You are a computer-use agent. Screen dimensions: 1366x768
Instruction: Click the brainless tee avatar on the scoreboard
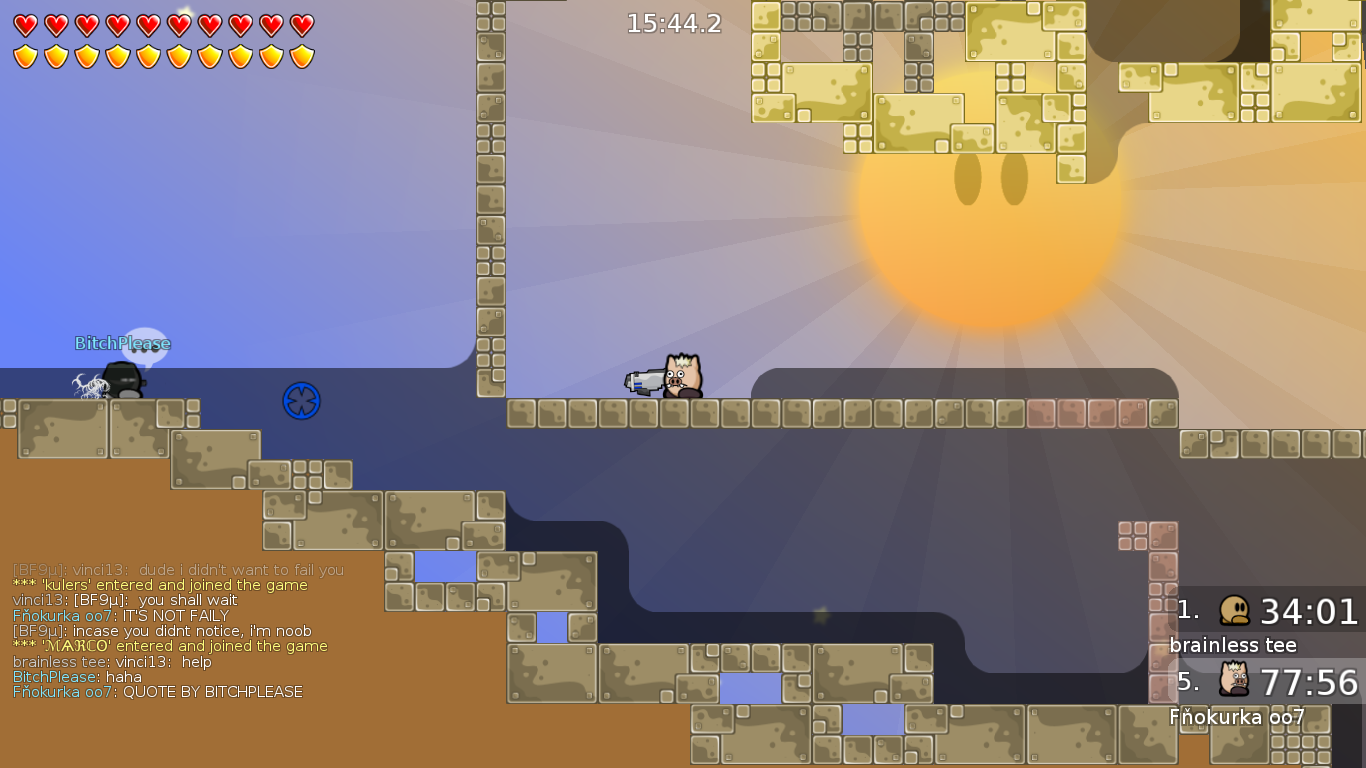1234,610
